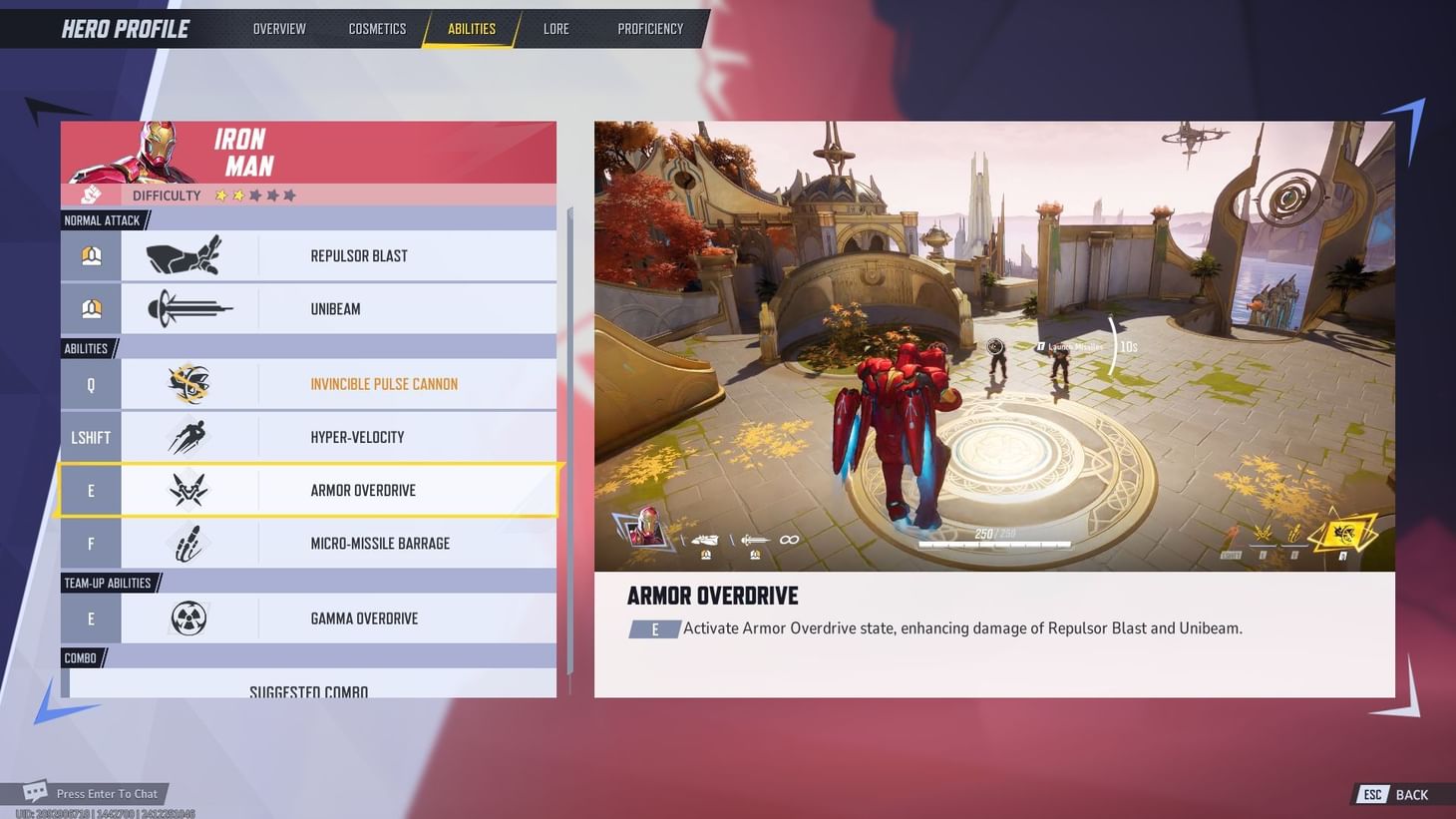Select the Micro-Missile Barrage ability icon

[189, 543]
